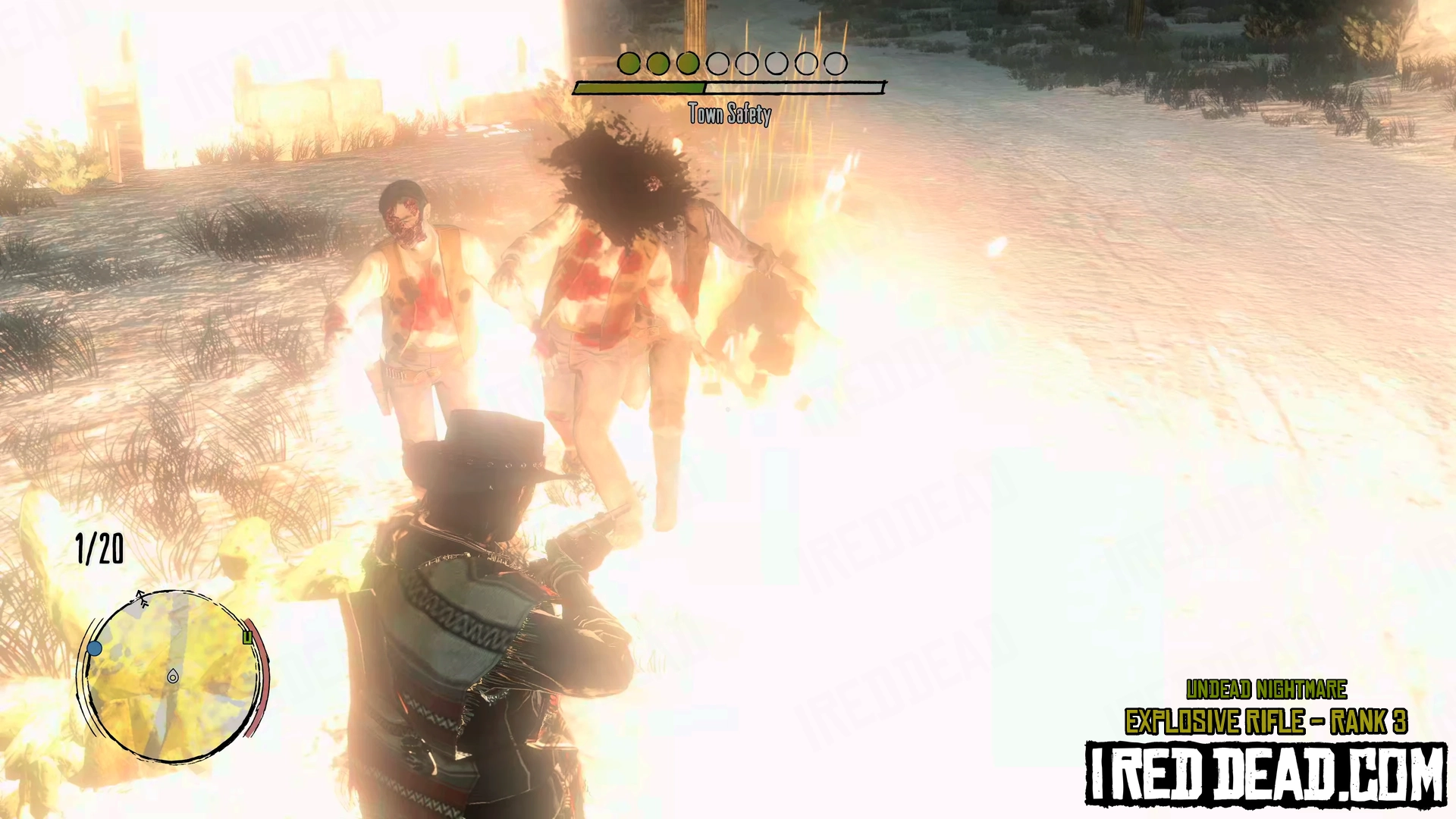Open the IRED DEAD.COM watermark logo
Screen dimensions: 1456x819
(1266, 773)
